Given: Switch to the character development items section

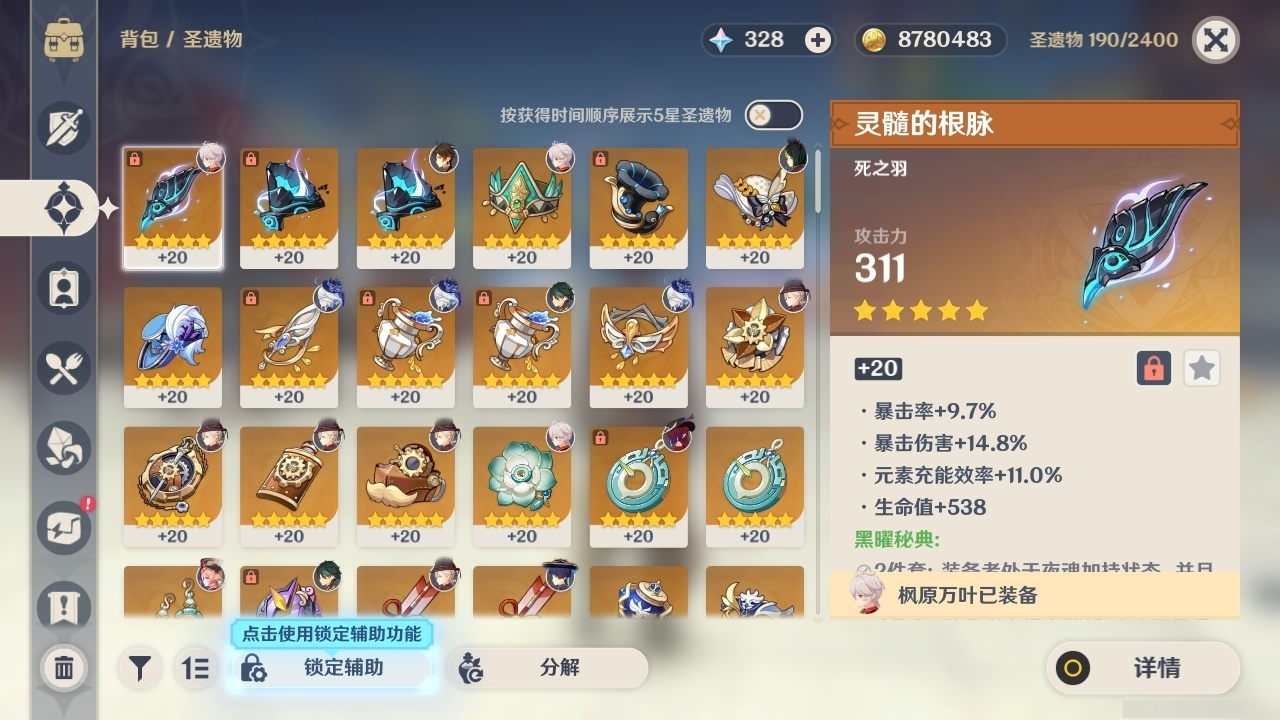Looking at the screenshot, I should coord(64,288).
